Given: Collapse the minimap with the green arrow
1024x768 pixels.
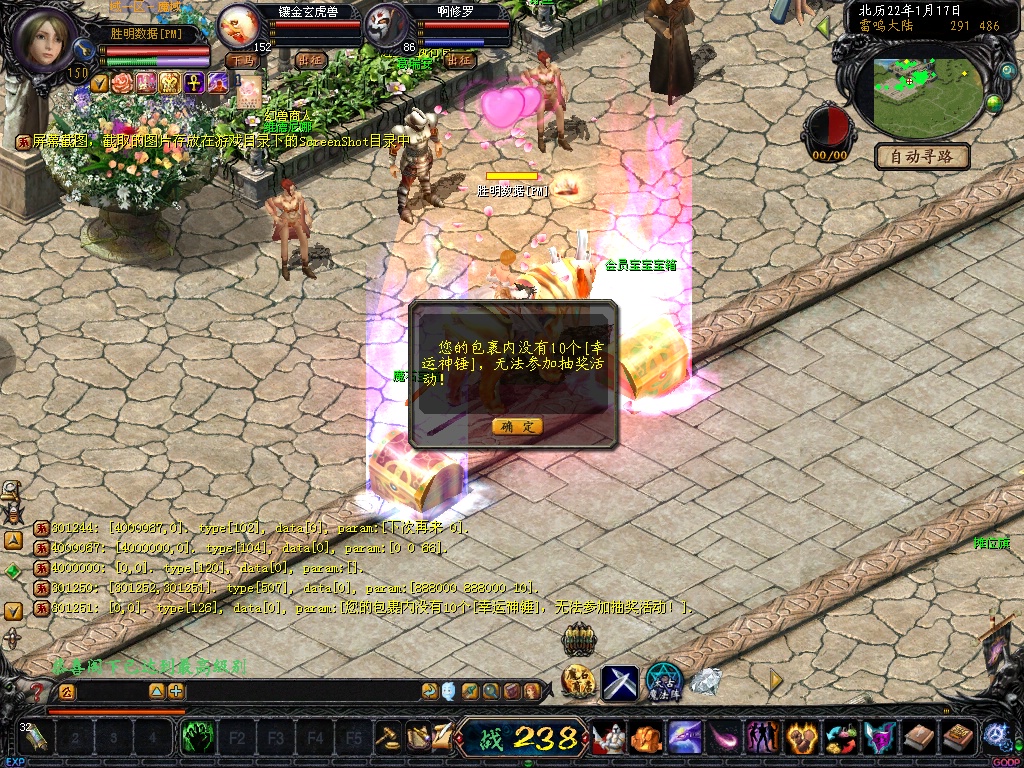Looking at the screenshot, I should pos(823,27).
